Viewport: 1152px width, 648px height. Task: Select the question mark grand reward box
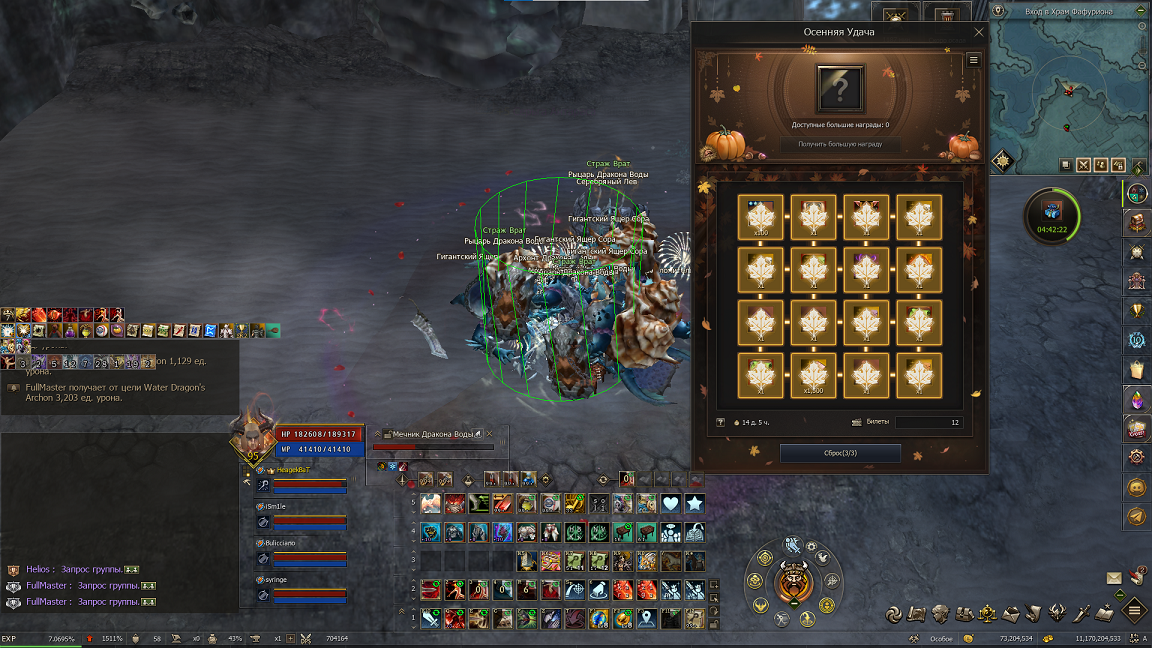coord(840,89)
